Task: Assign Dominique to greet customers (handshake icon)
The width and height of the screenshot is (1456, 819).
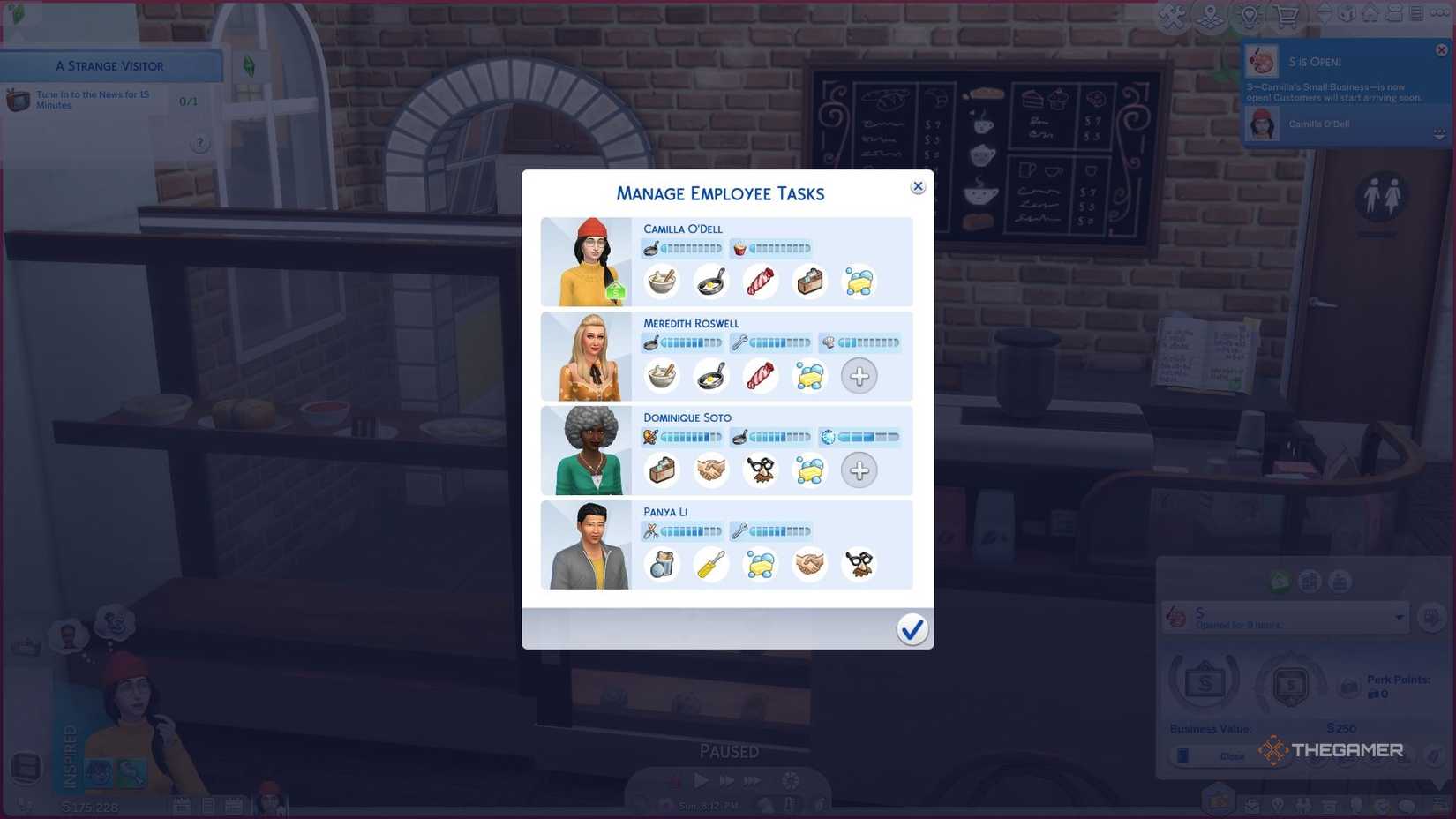Action: pyautogui.click(x=711, y=470)
